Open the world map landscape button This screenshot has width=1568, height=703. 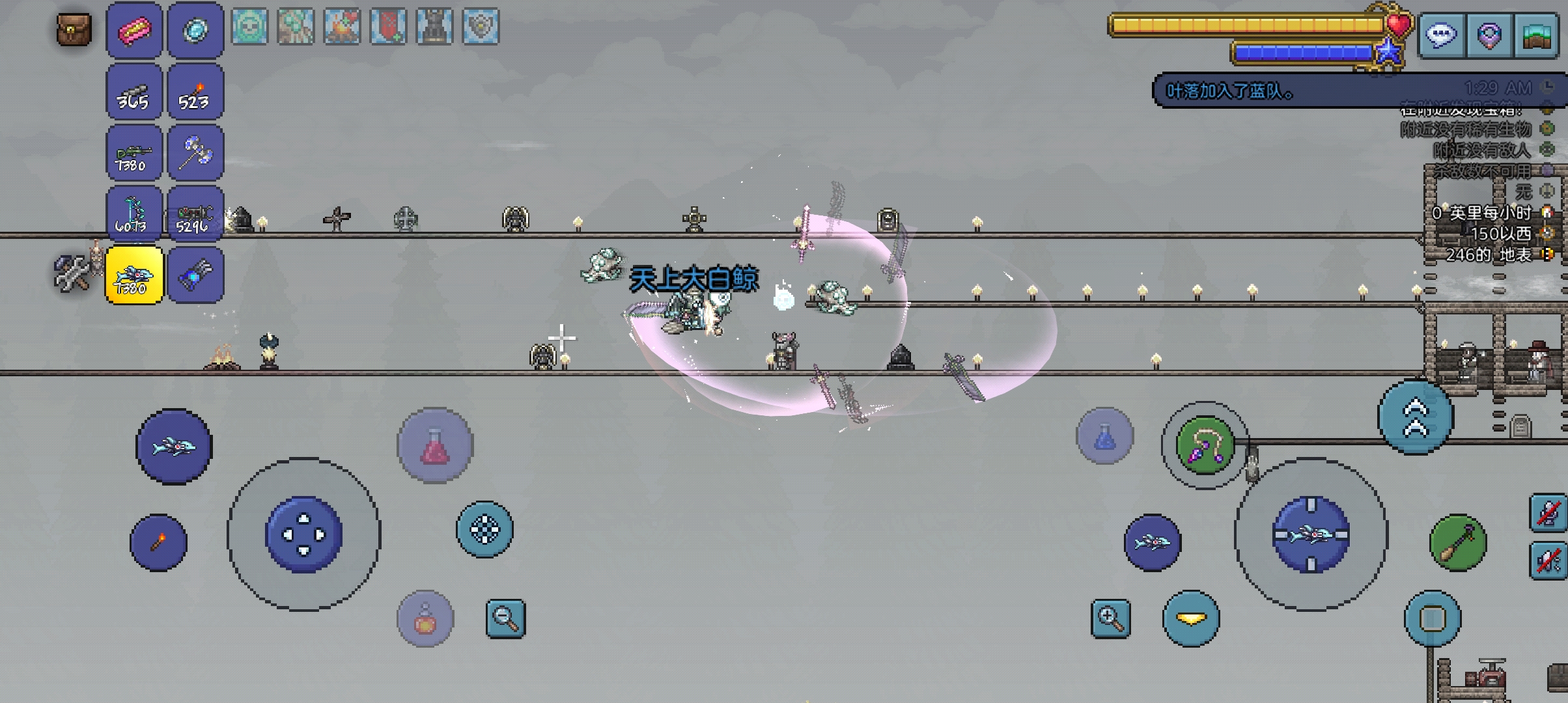point(1537,35)
